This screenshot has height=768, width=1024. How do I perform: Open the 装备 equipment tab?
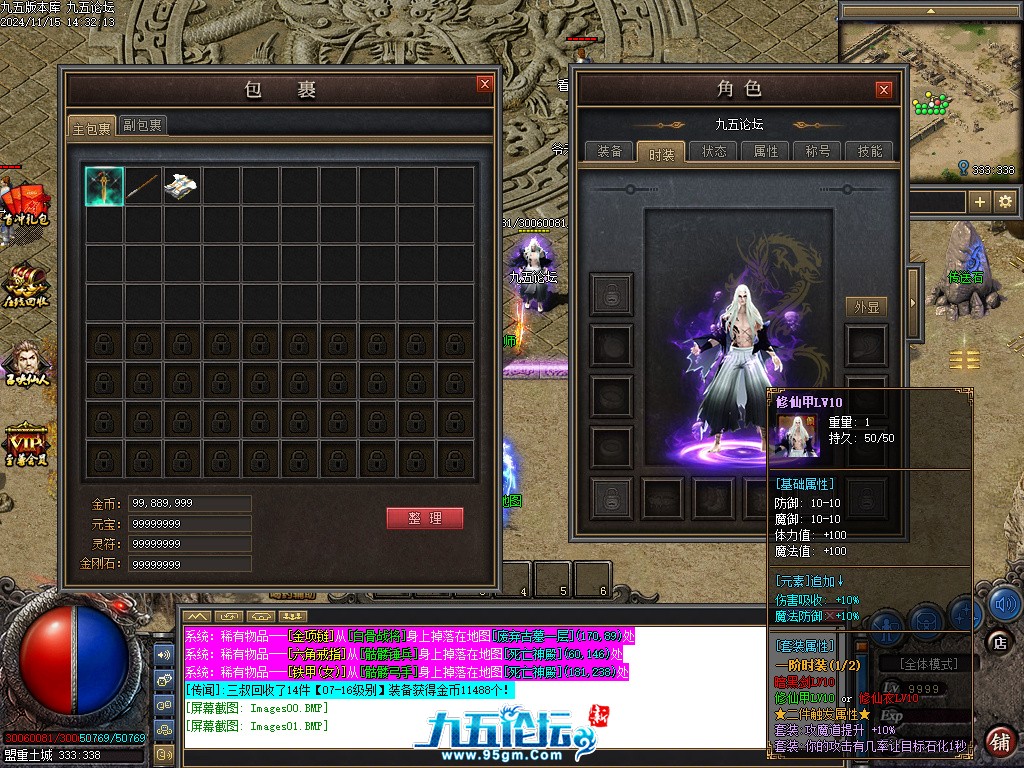point(610,151)
